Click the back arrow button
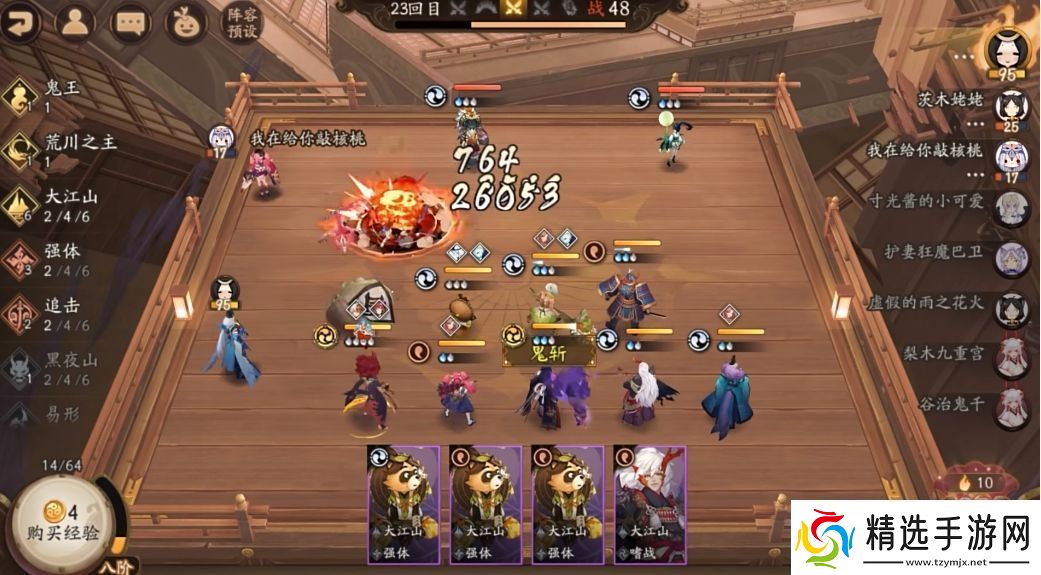 (20, 22)
